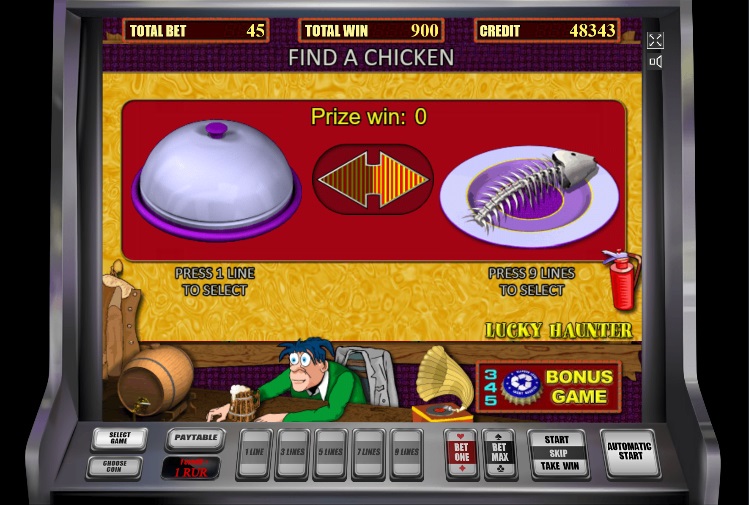749x505 pixels.
Task: Activate Automatic Start
Action: click(629, 453)
